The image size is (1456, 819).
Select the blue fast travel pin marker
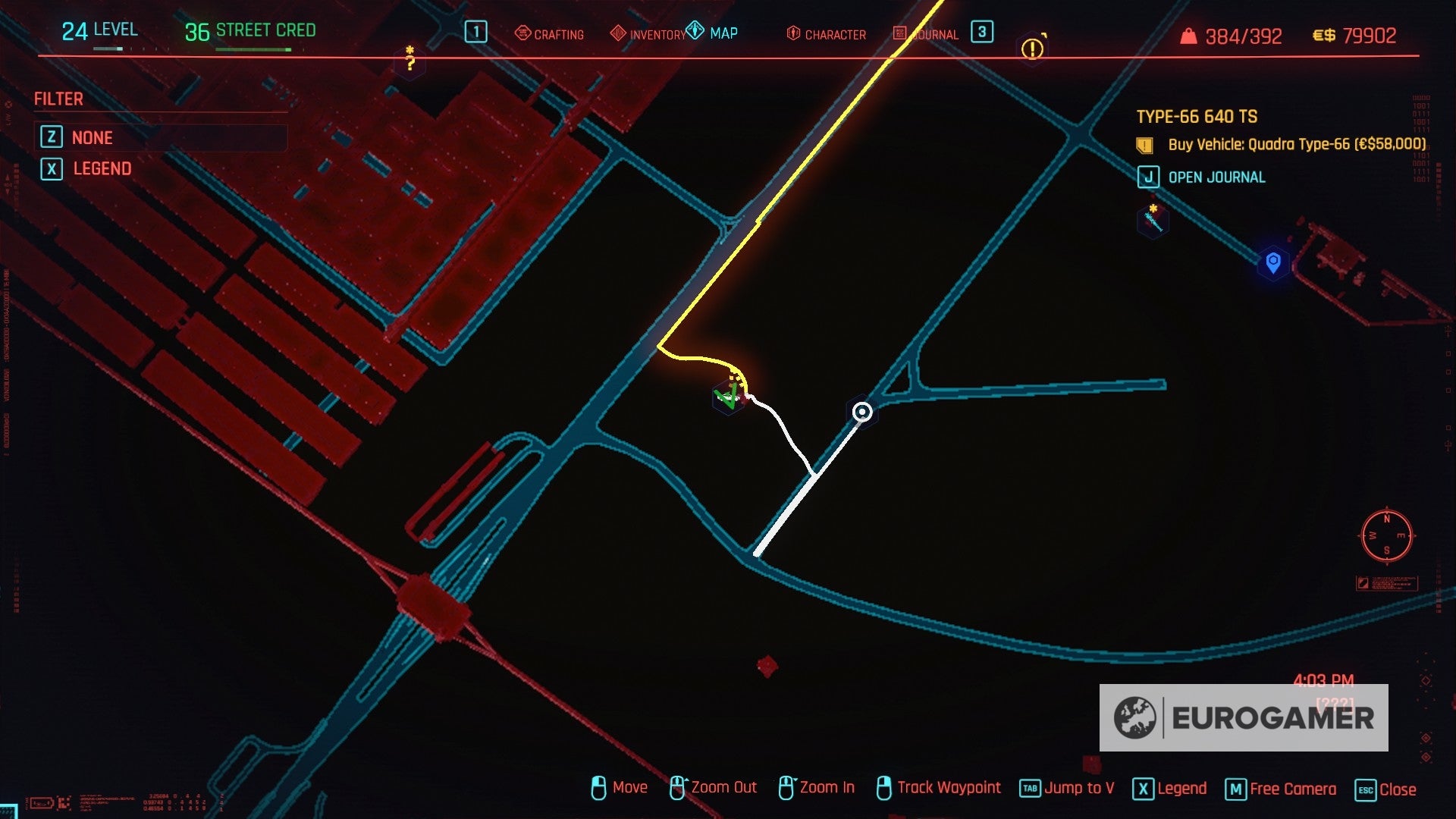point(1273,262)
